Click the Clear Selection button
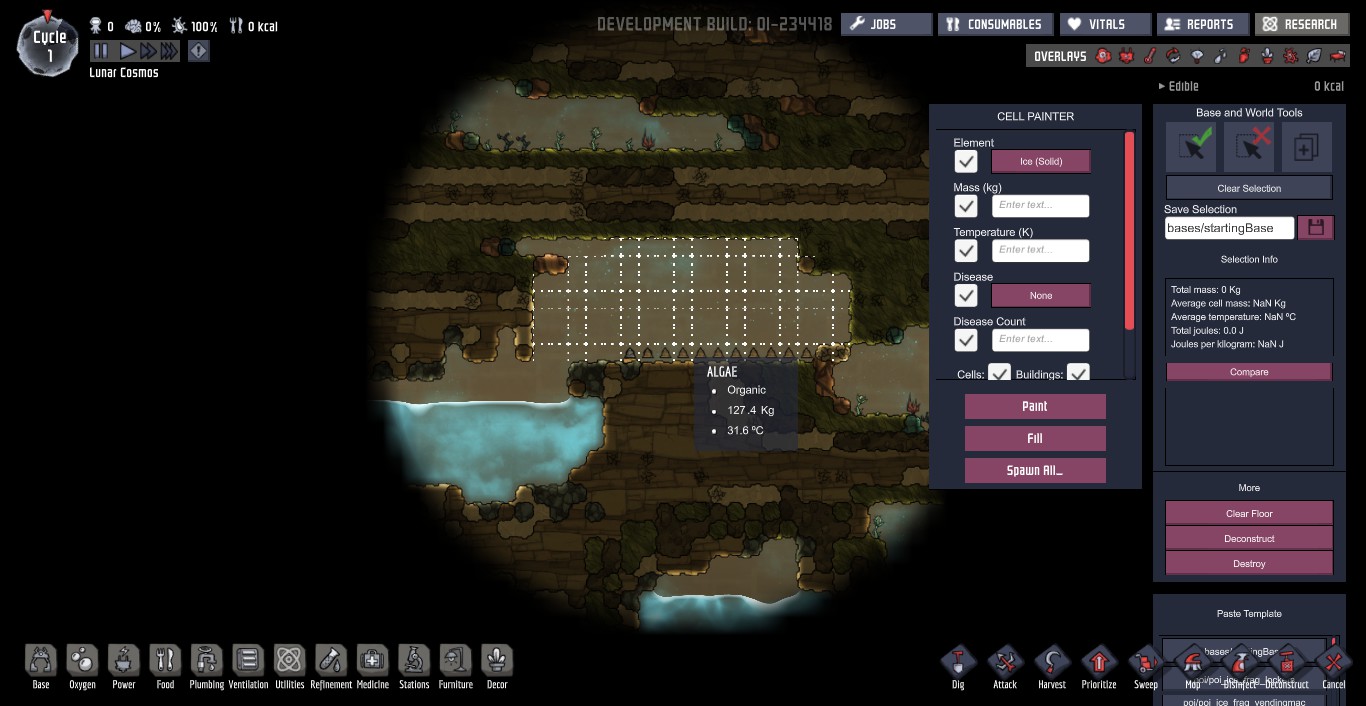Screen dimensions: 1366x706 pyautogui.click(x=1249, y=188)
